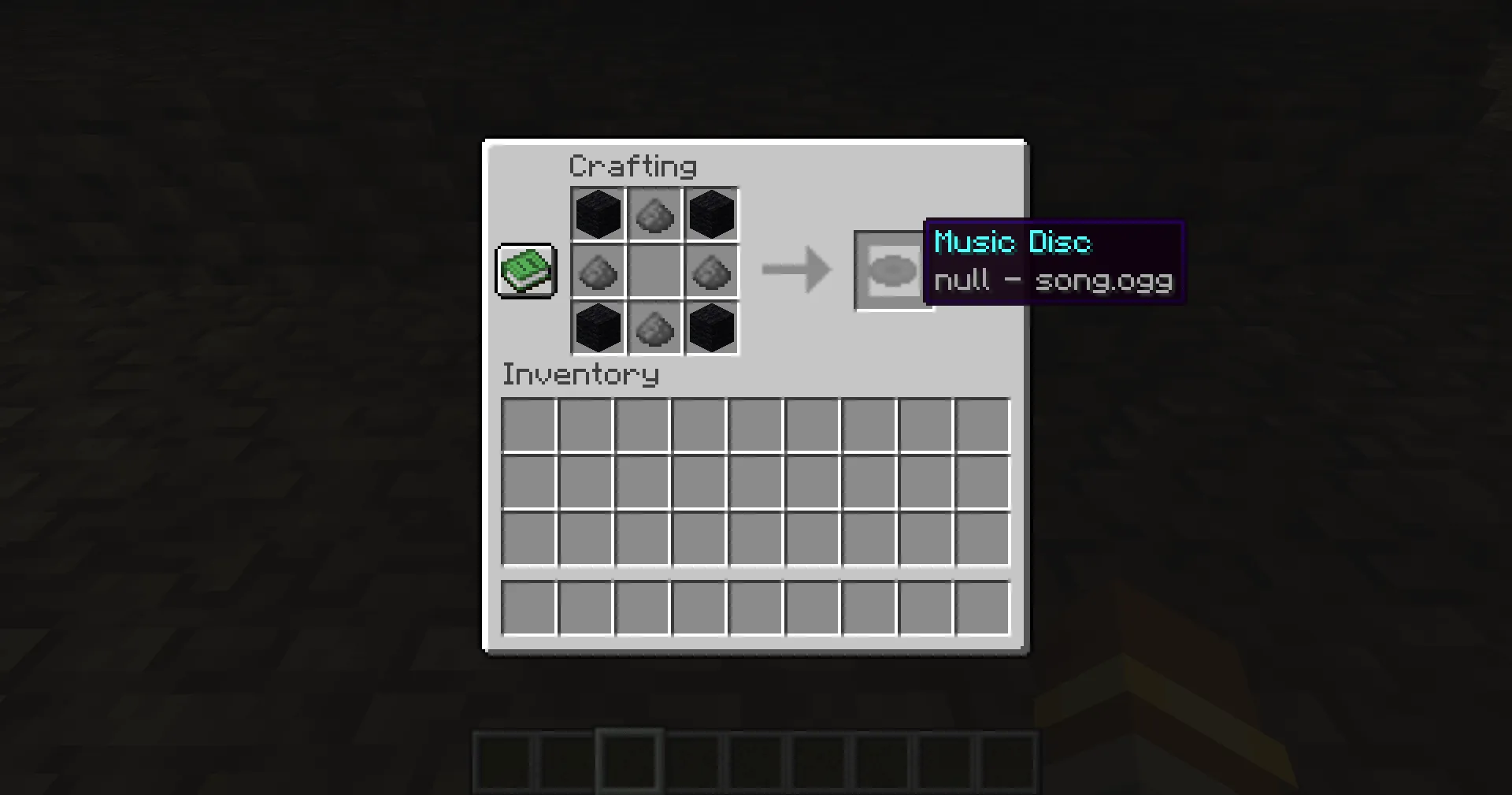Select the first empty slot in the top inventory row
This screenshot has width=1512, height=795.
[x=529, y=425]
